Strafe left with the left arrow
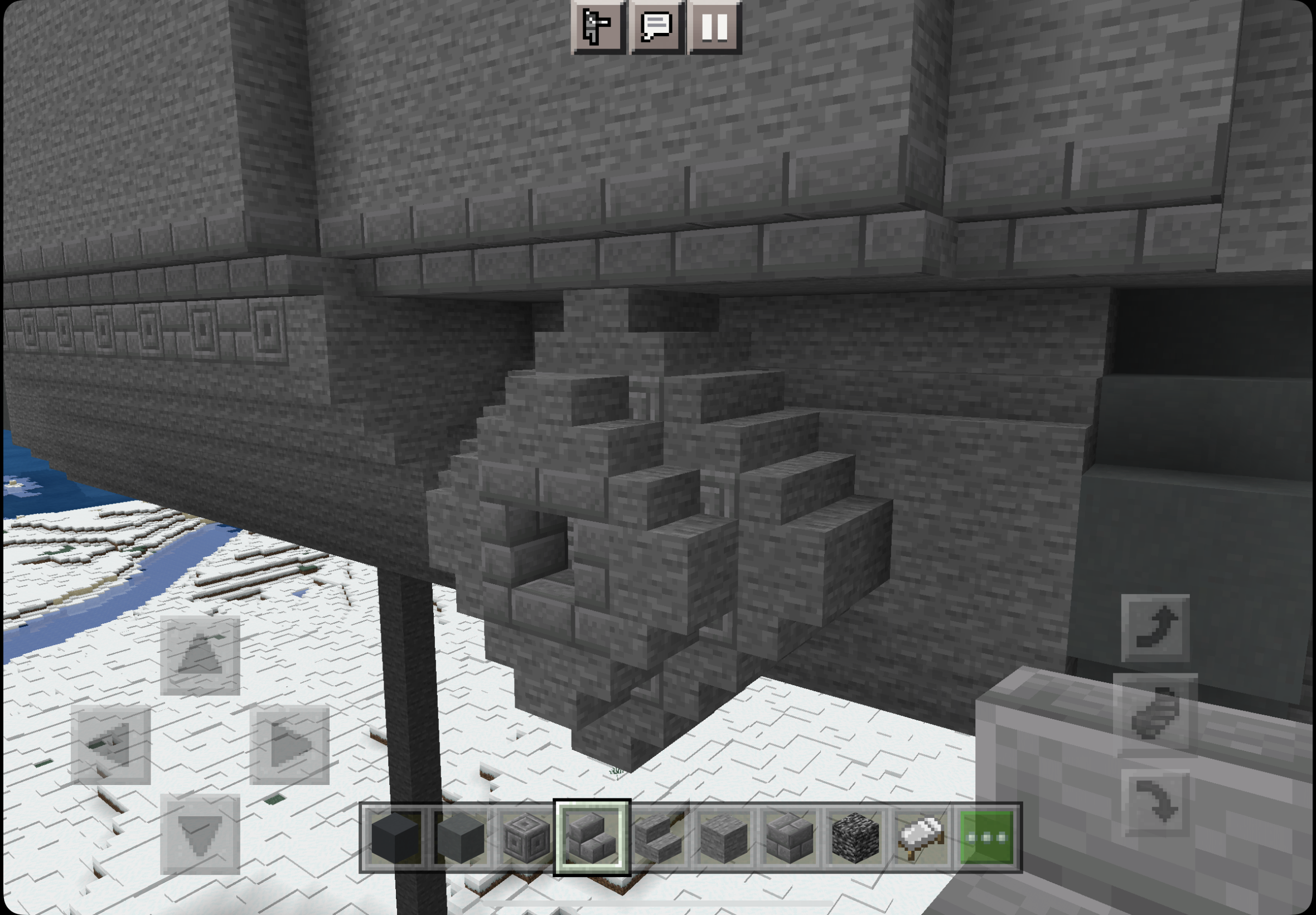Viewport: 1316px width, 915px height. [111, 744]
